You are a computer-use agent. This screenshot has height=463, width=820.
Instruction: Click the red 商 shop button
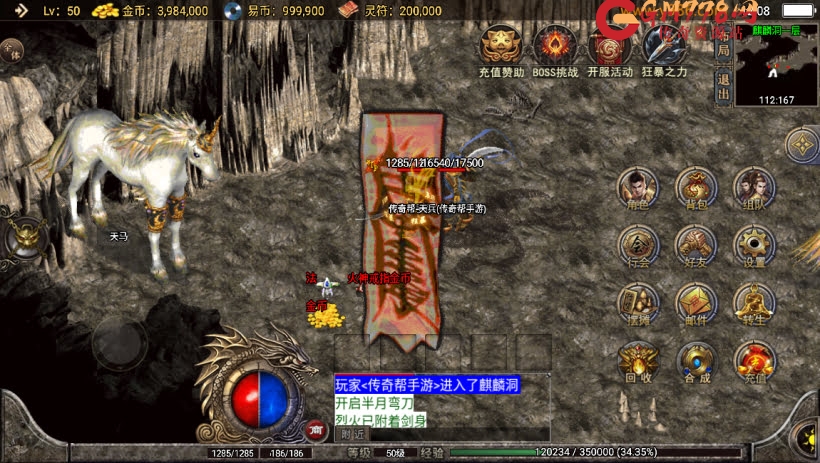(x=316, y=430)
